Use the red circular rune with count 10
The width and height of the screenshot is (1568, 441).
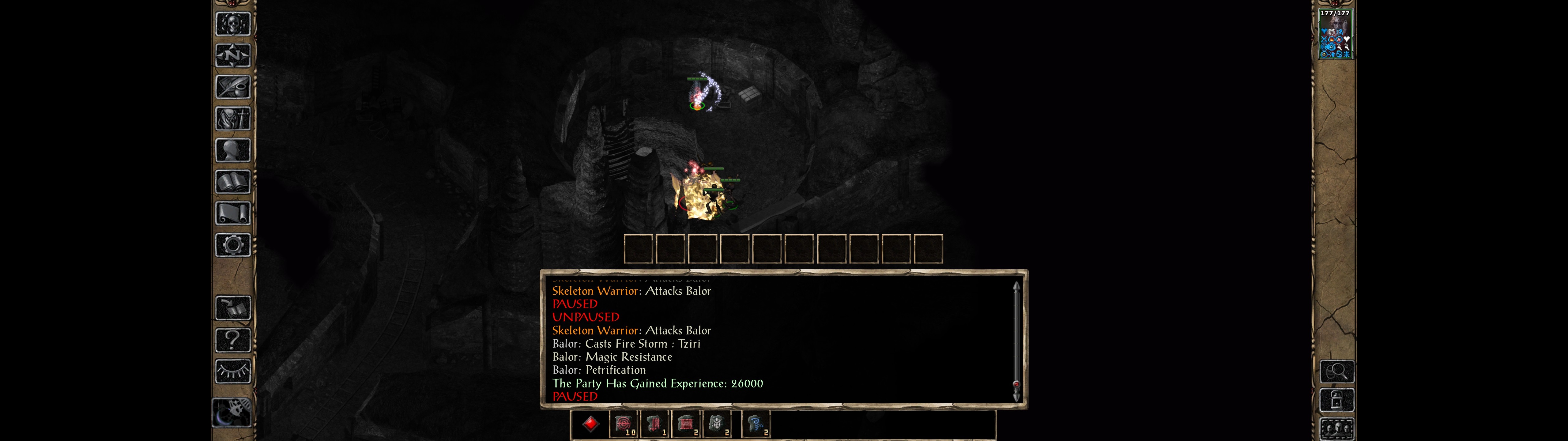click(x=623, y=424)
